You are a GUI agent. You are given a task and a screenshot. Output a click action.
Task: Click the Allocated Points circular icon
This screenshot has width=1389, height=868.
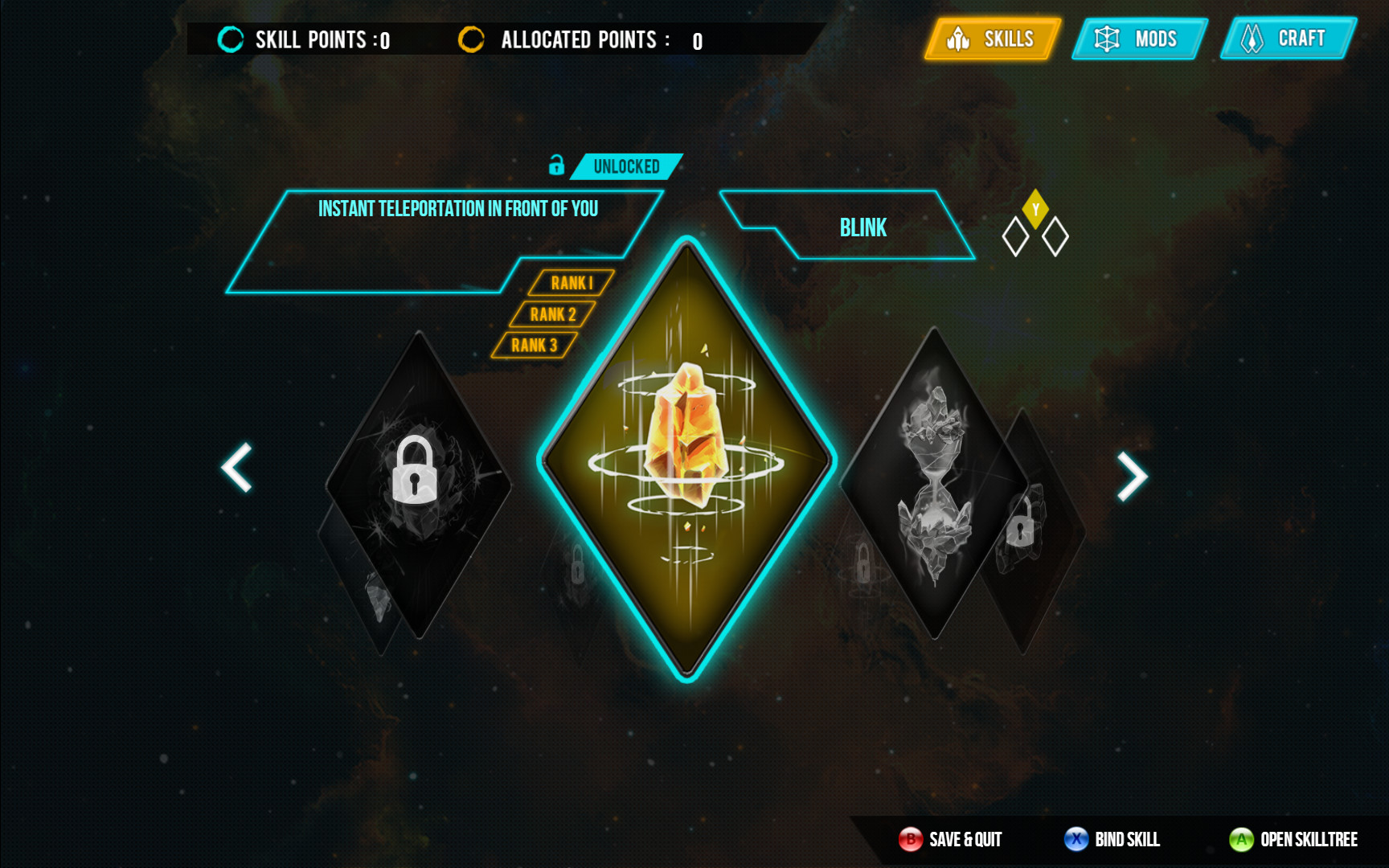(x=470, y=38)
